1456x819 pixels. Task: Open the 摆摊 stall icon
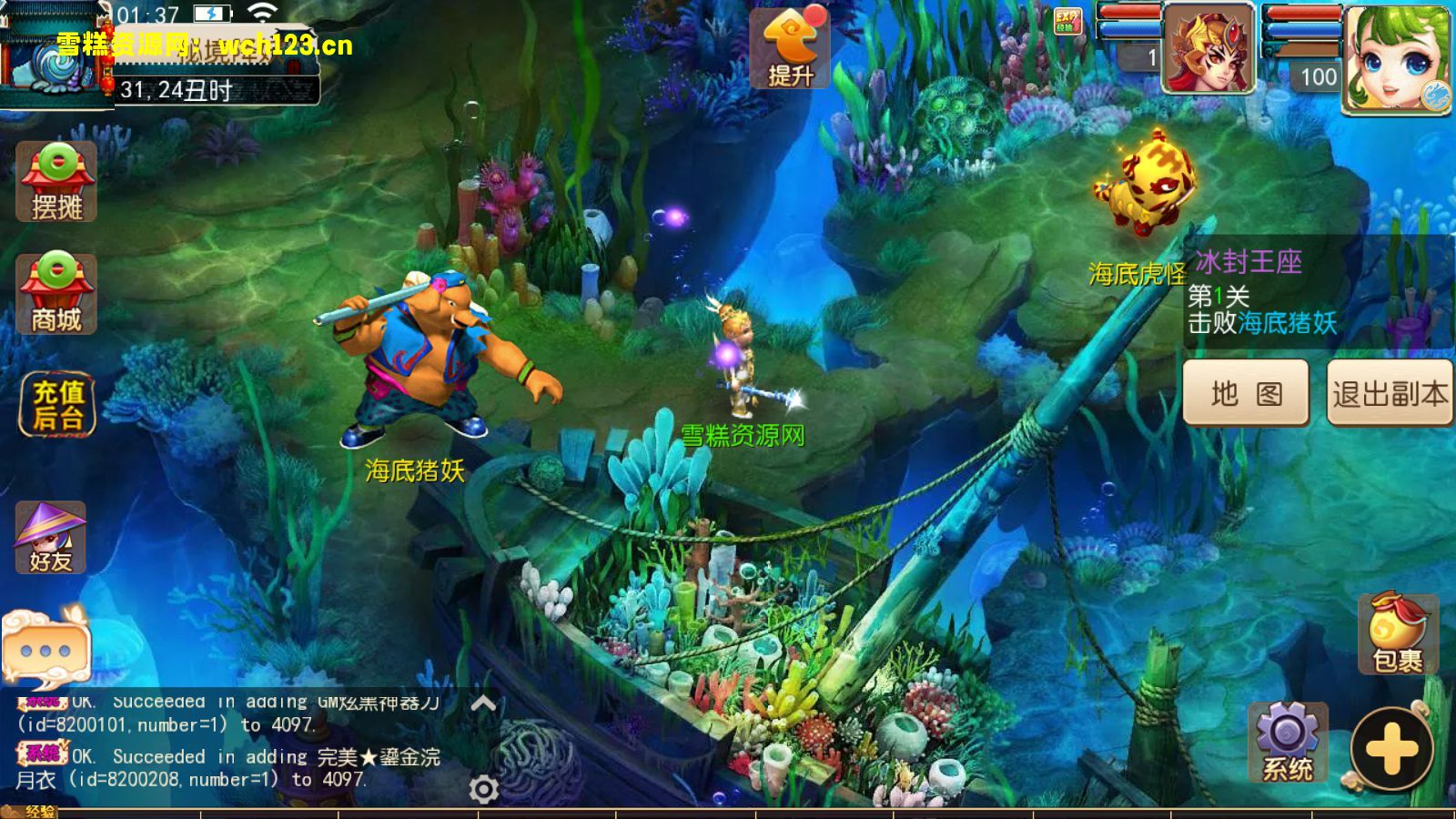click(56, 182)
